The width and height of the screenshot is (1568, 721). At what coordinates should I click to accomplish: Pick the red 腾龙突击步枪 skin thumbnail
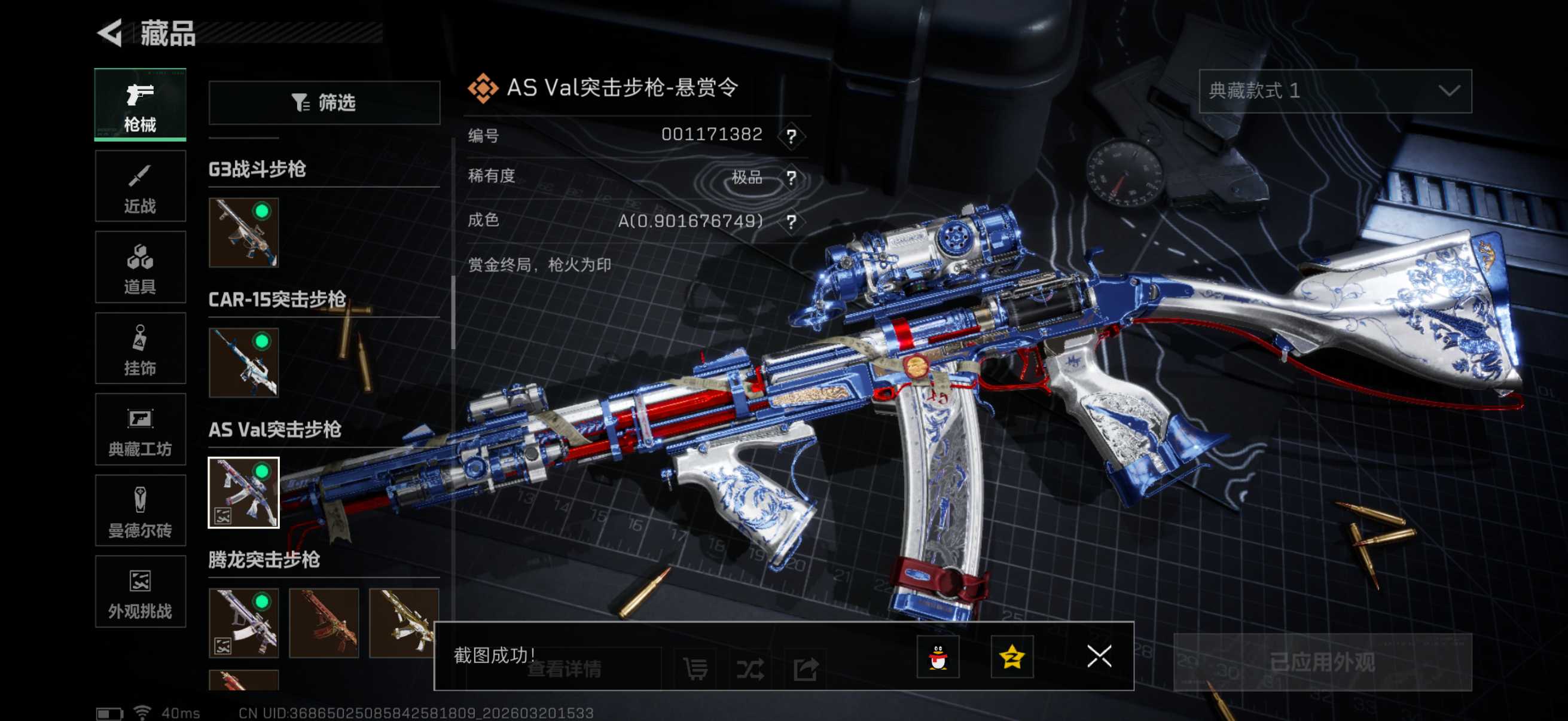[x=324, y=622]
